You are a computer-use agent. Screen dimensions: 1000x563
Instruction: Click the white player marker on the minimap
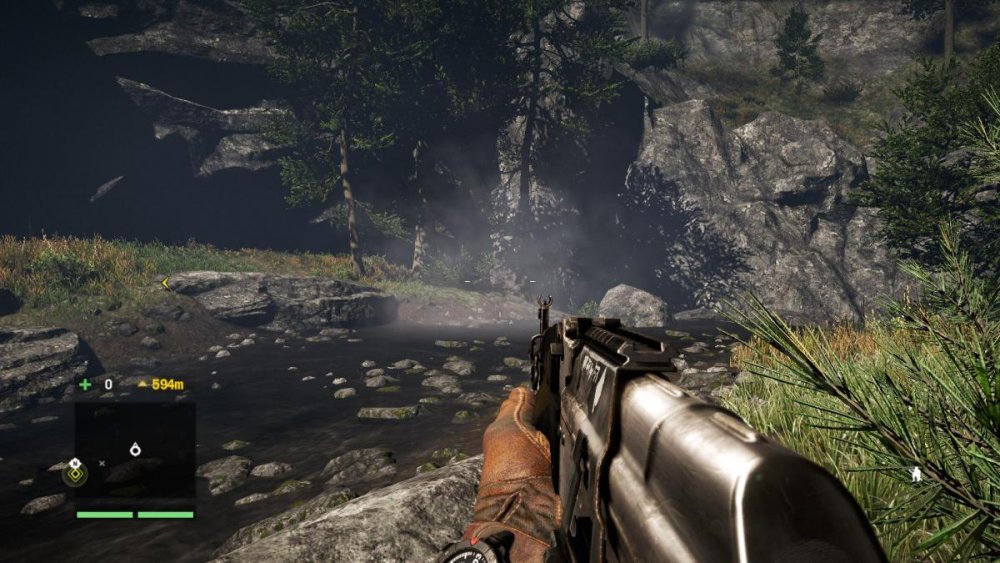[x=135, y=450]
